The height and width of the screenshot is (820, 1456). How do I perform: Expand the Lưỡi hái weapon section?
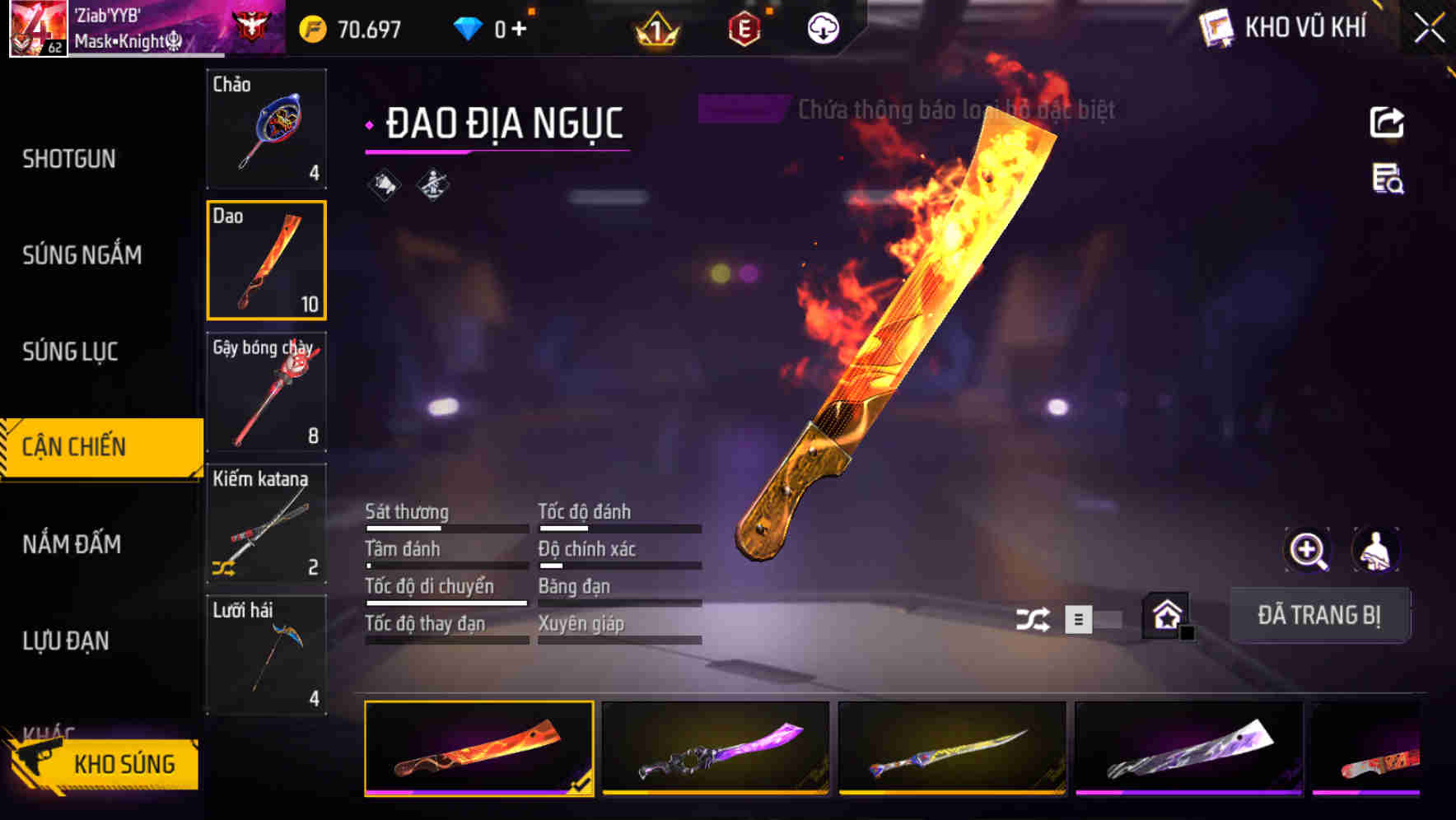[267, 655]
